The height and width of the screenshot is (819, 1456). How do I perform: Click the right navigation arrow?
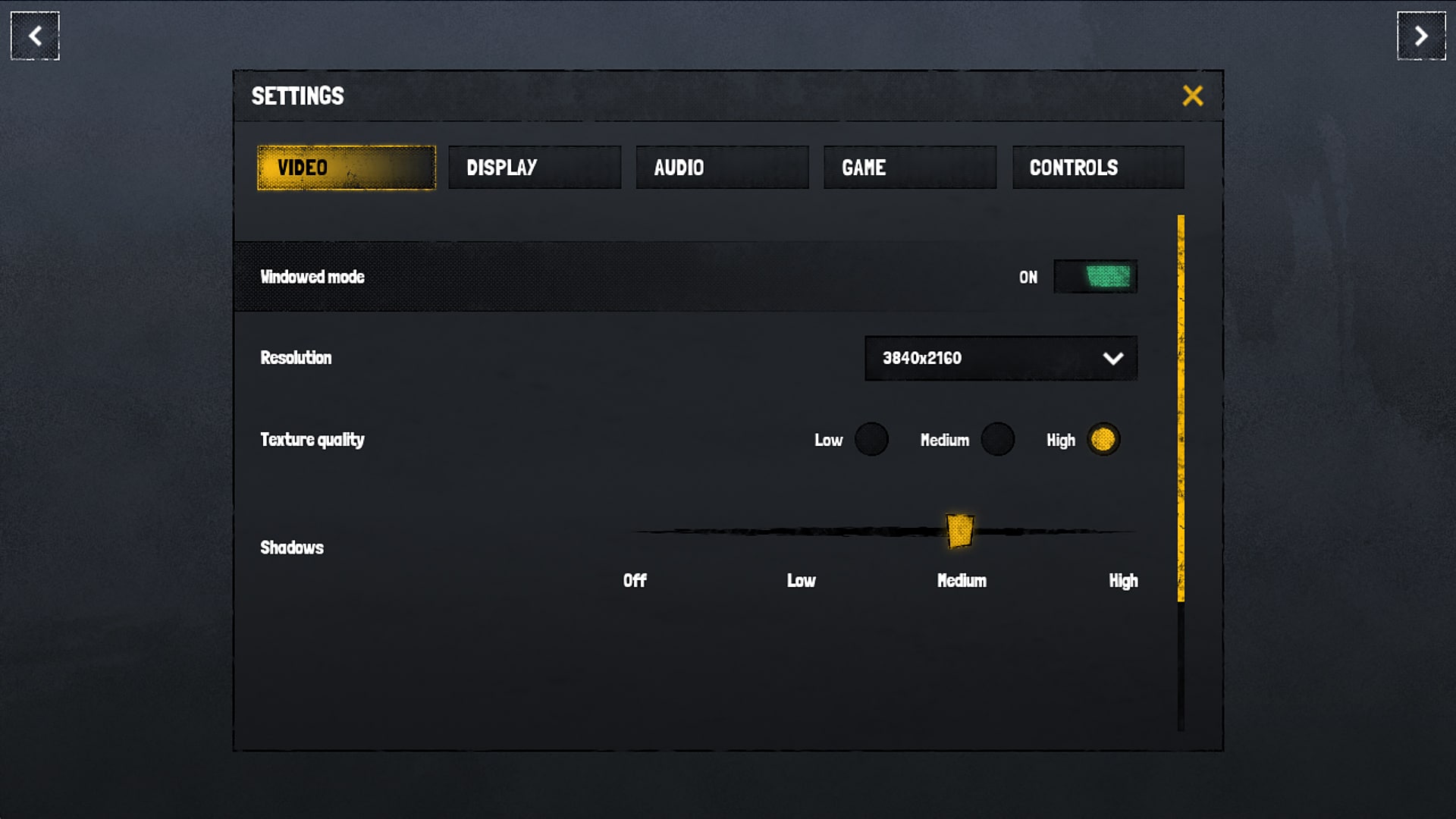point(1421,35)
